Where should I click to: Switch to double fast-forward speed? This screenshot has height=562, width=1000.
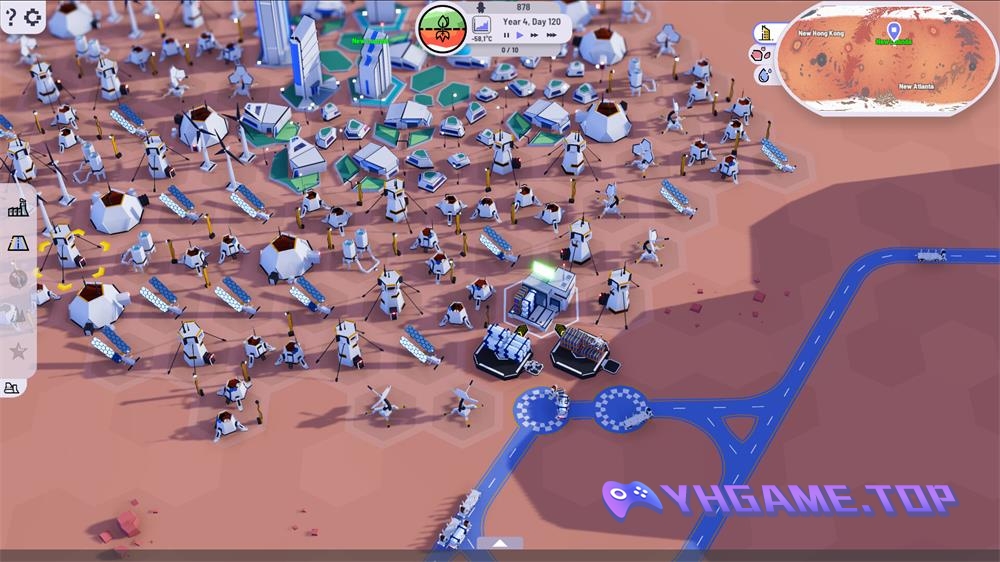[535, 36]
